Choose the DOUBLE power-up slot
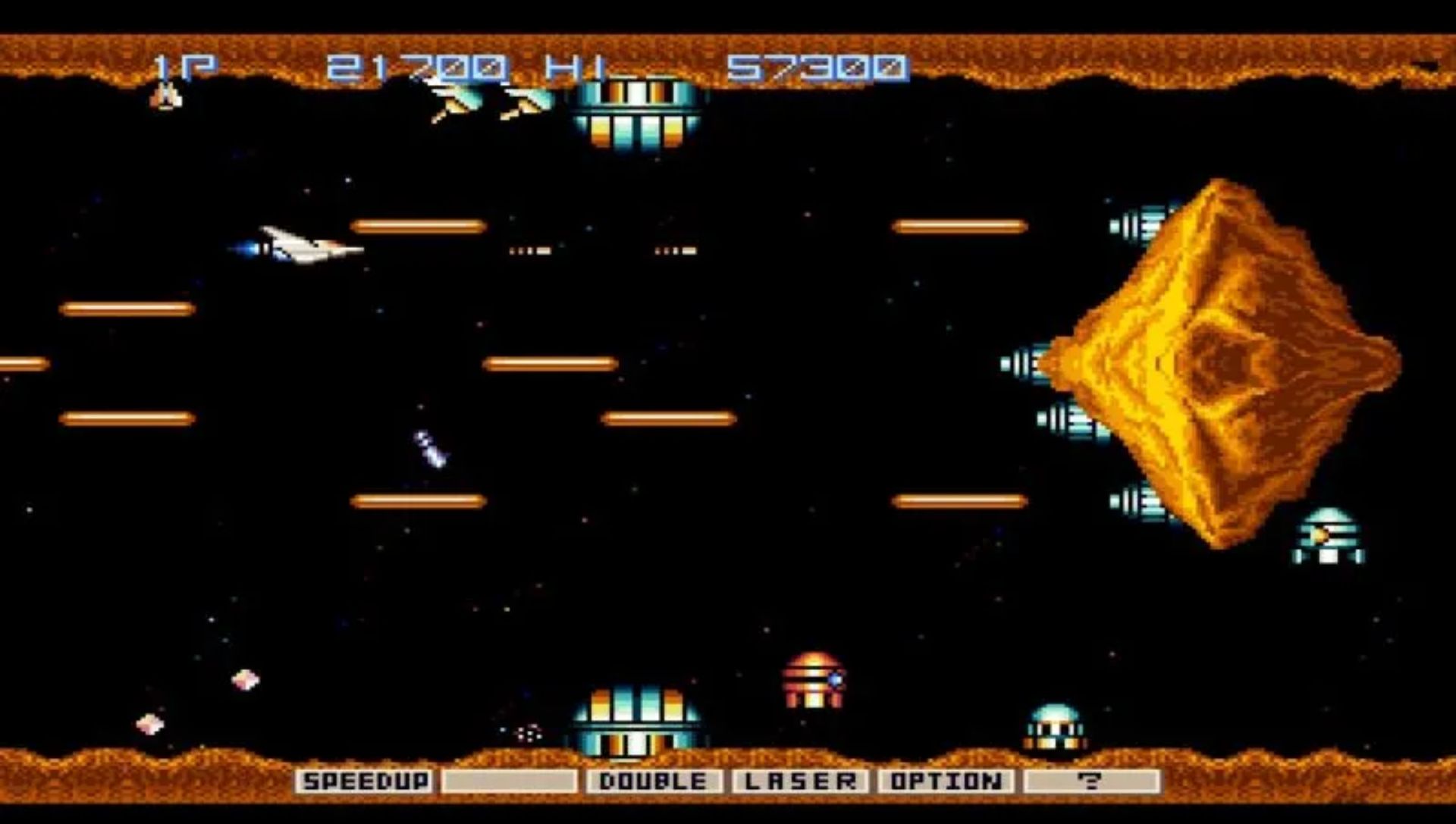 (x=653, y=781)
